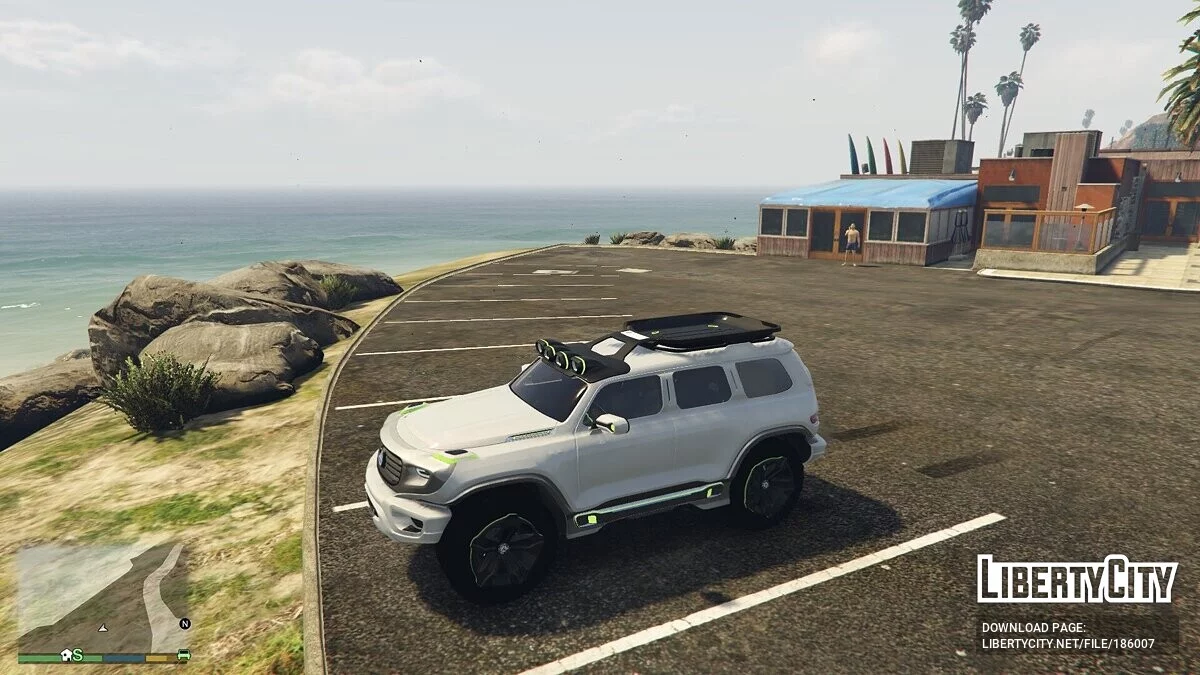Click the player arrow on the minimap
1200x675 pixels.
click(x=102, y=628)
